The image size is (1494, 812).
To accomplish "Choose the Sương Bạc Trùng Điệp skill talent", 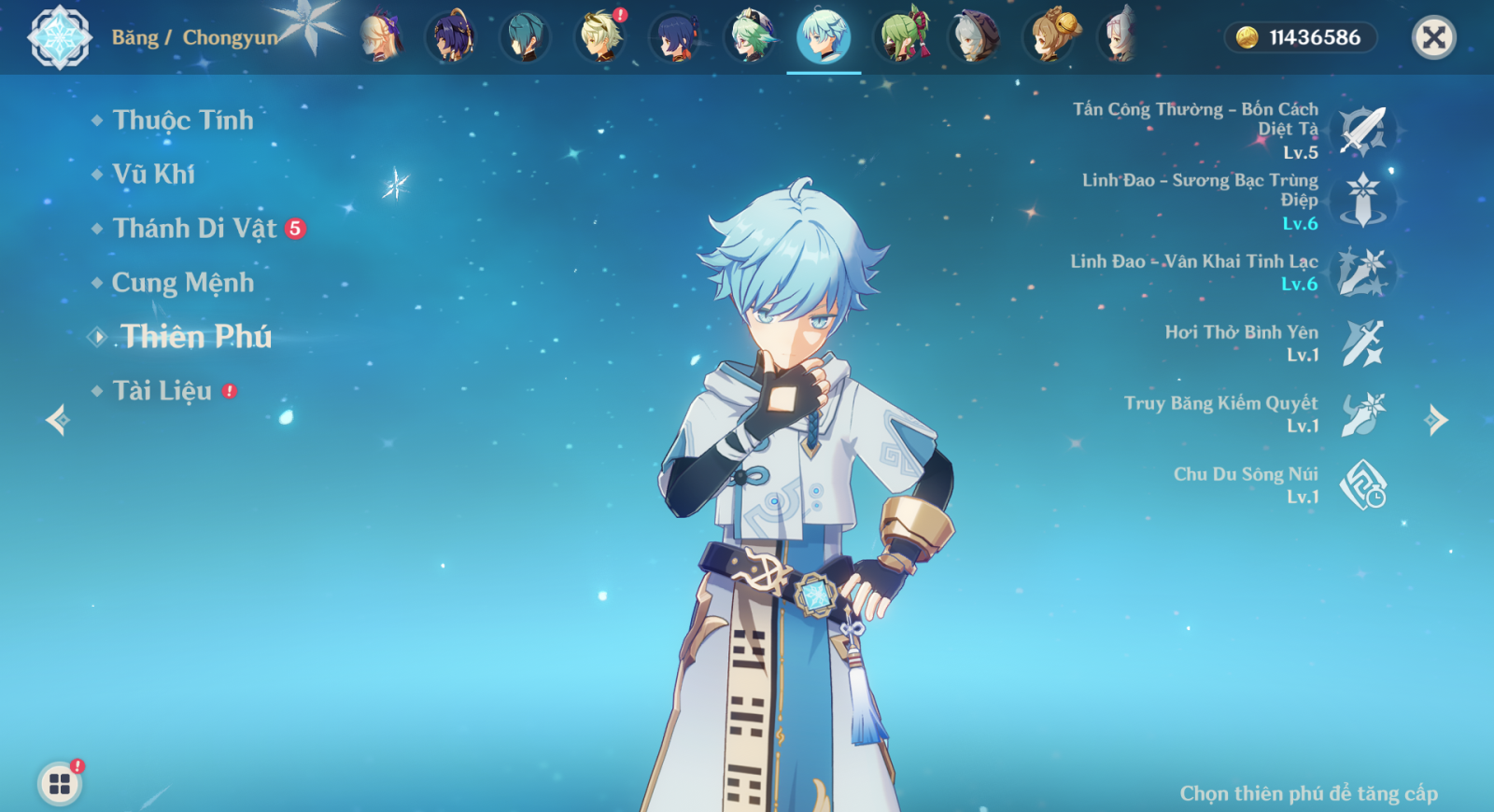I will 1362,201.
